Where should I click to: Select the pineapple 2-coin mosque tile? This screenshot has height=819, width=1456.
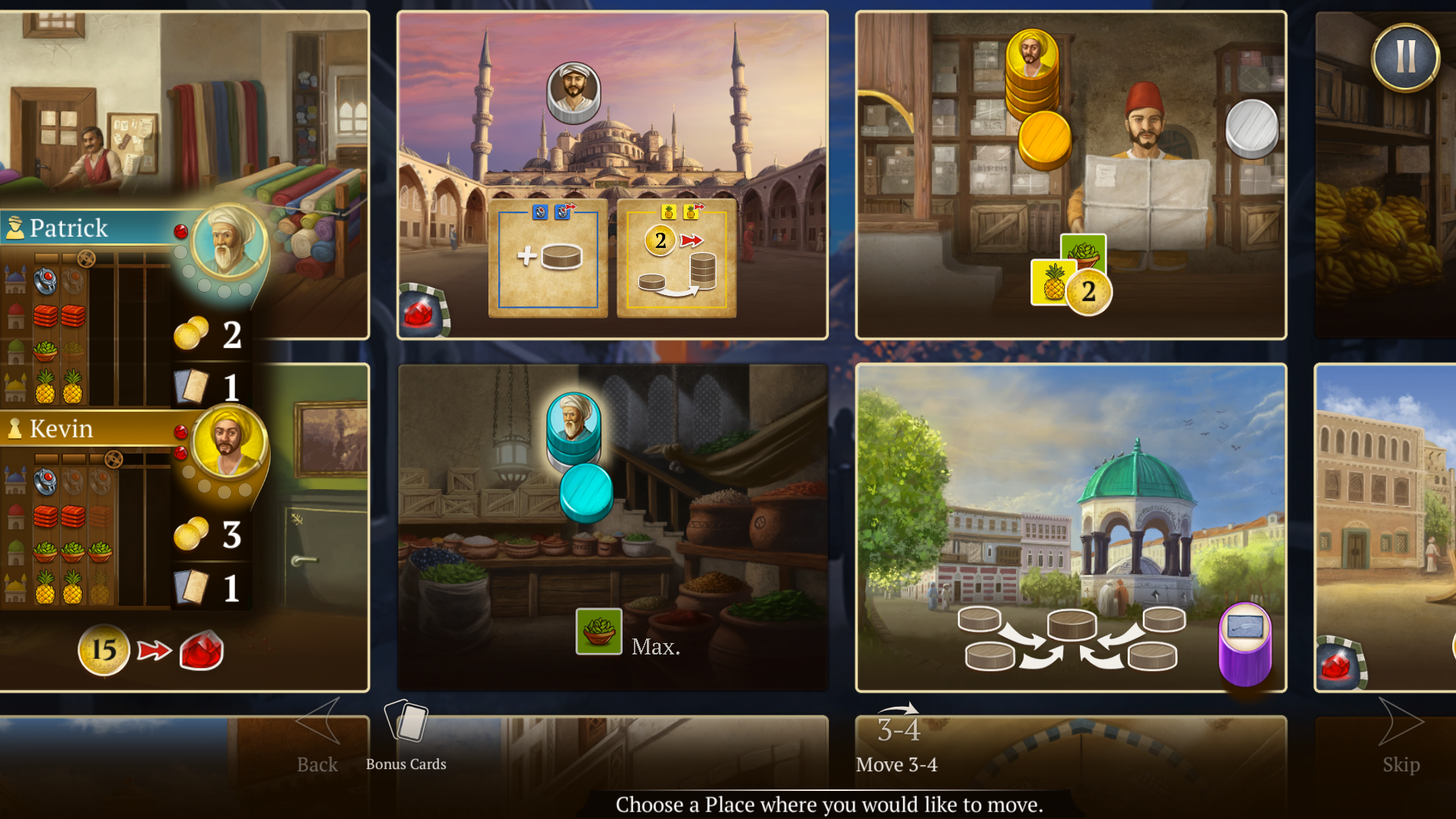click(x=676, y=258)
